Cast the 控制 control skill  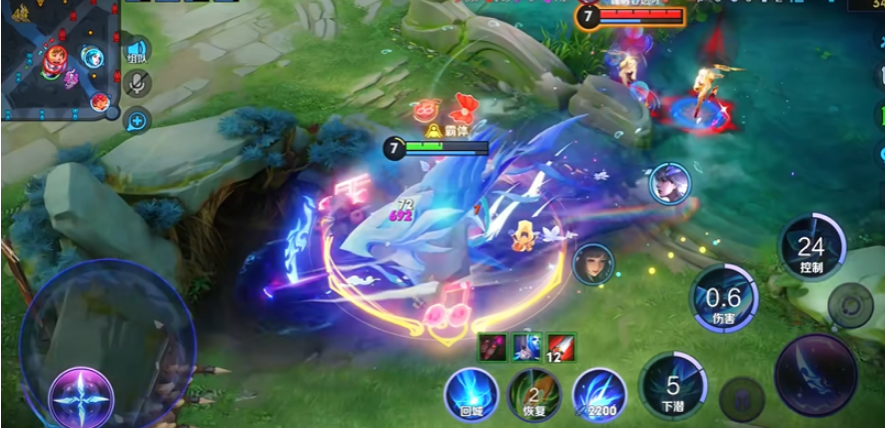click(x=811, y=247)
